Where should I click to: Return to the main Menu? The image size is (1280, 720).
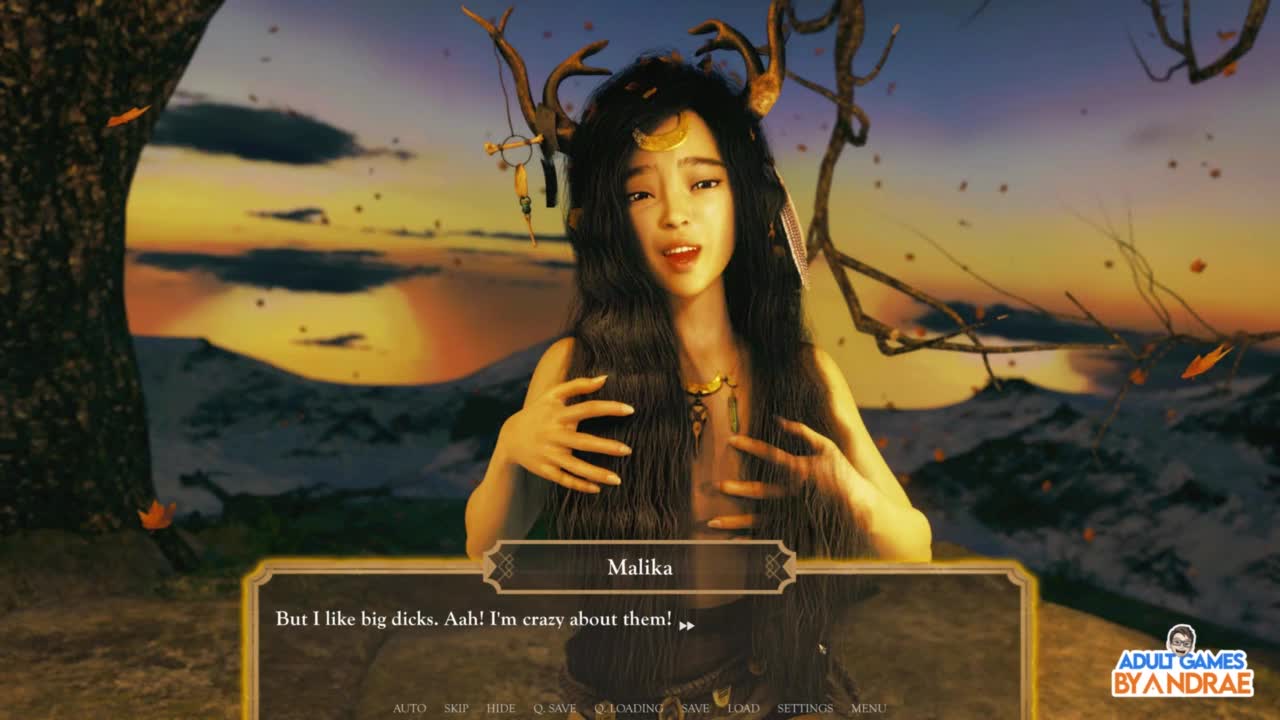868,708
